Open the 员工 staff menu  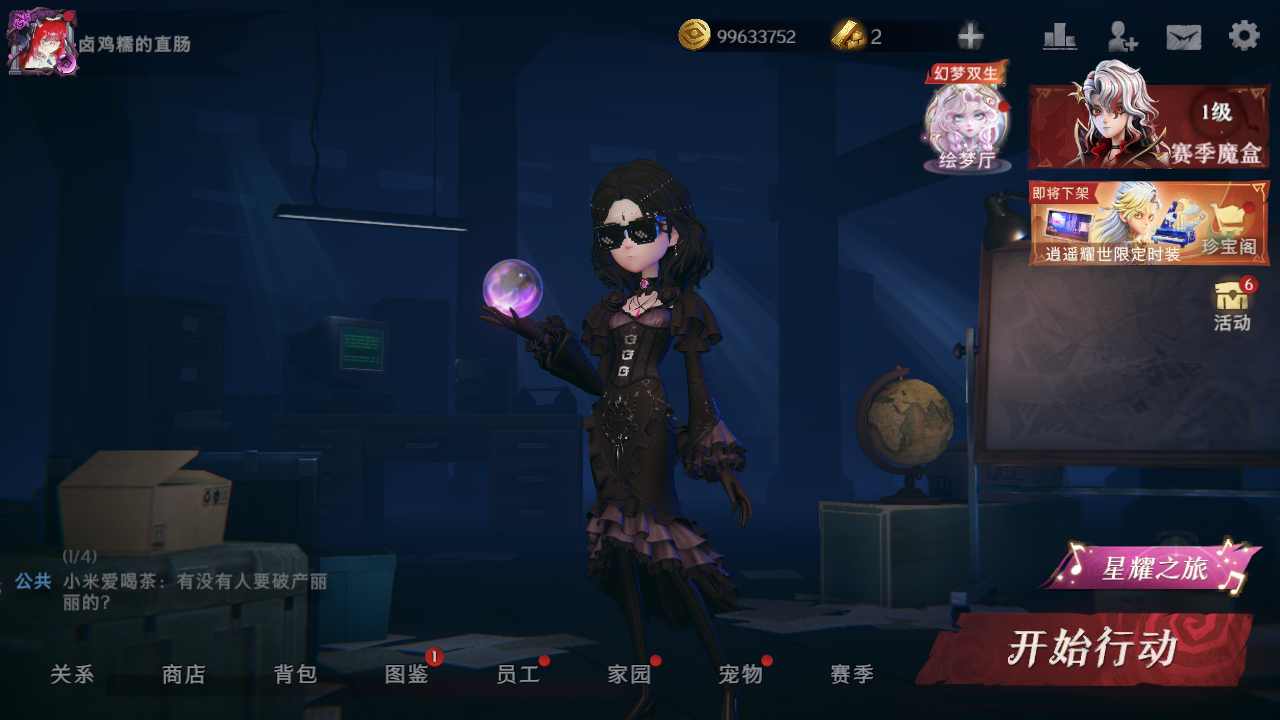click(x=518, y=675)
